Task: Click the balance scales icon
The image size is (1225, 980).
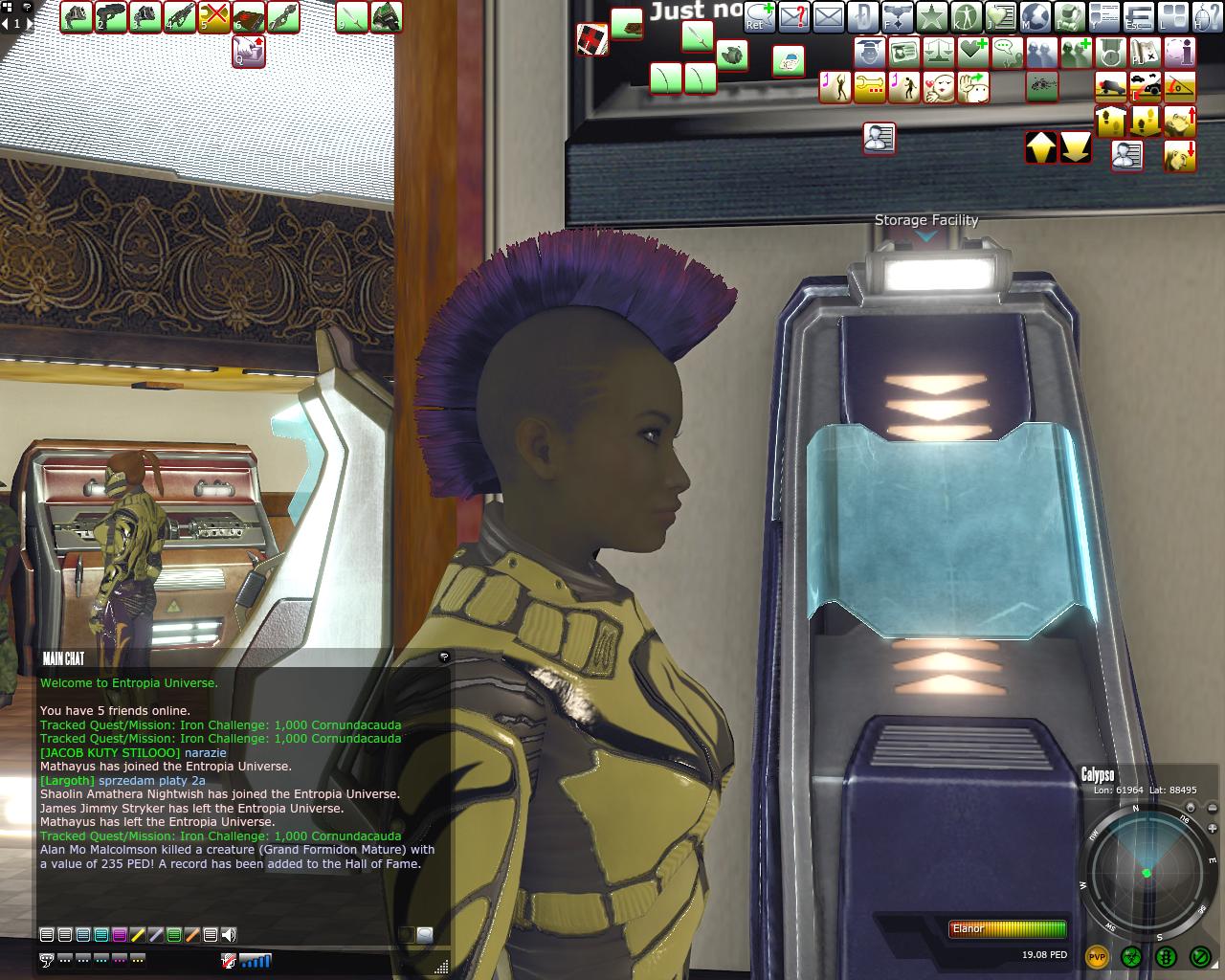Action: [939, 52]
